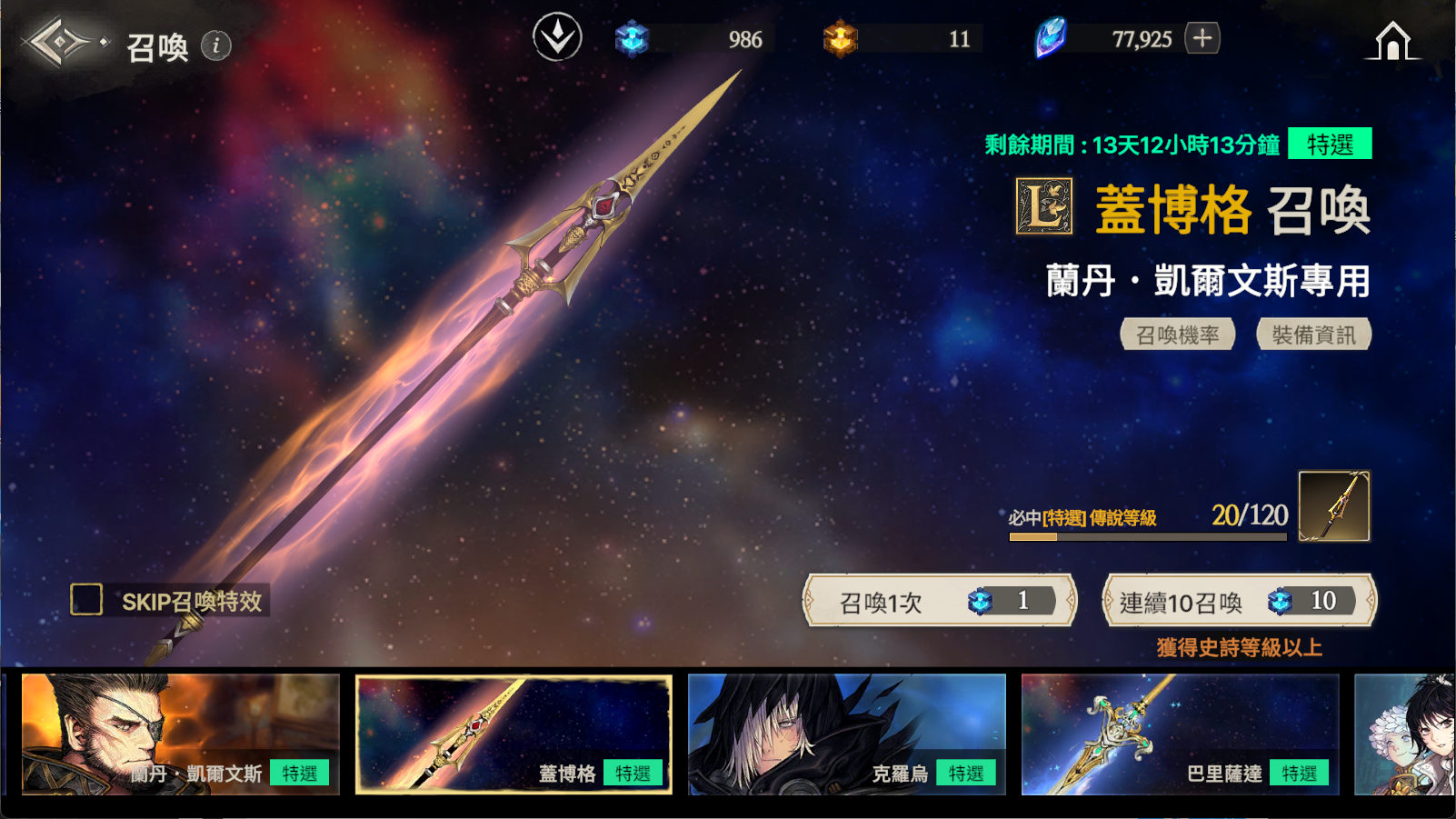Open the summon info icon

(x=215, y=45)
